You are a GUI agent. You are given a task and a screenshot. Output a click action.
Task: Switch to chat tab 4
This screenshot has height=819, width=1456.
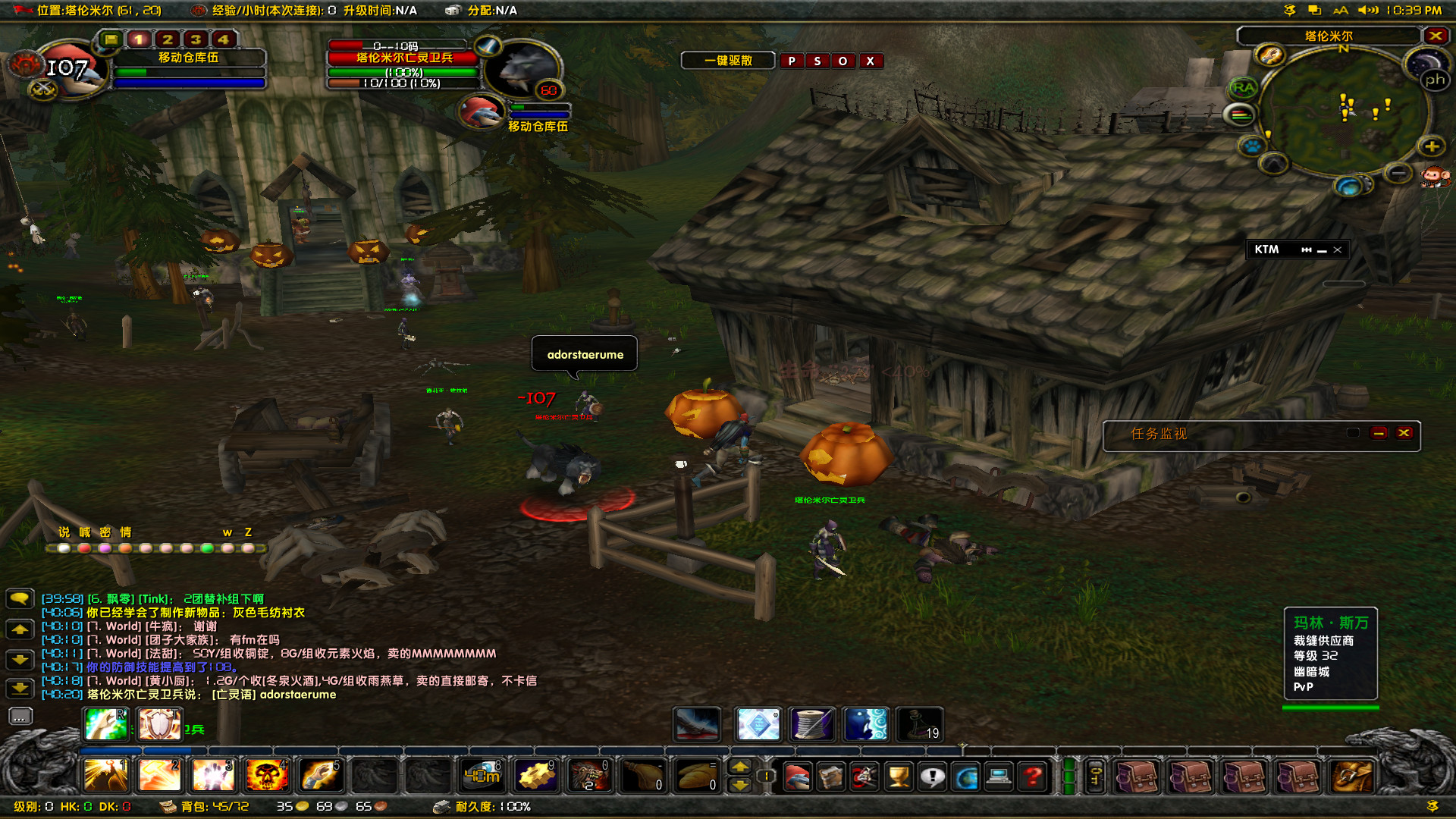(222, 39)
